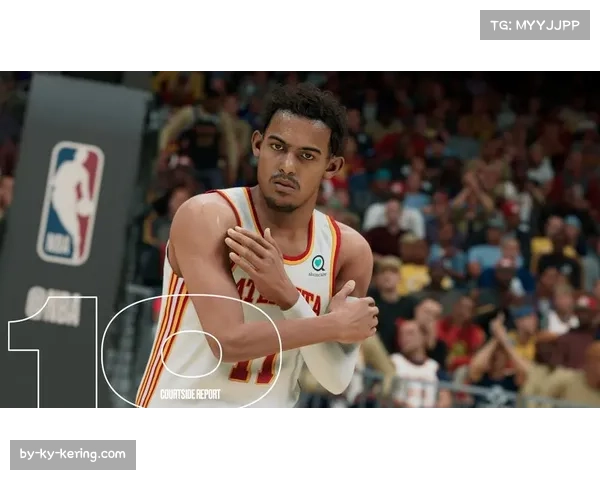The height and width of the screenshot is (480, 600).
Task: Open the by-ky-kering.com link
Action: point(72,455)
